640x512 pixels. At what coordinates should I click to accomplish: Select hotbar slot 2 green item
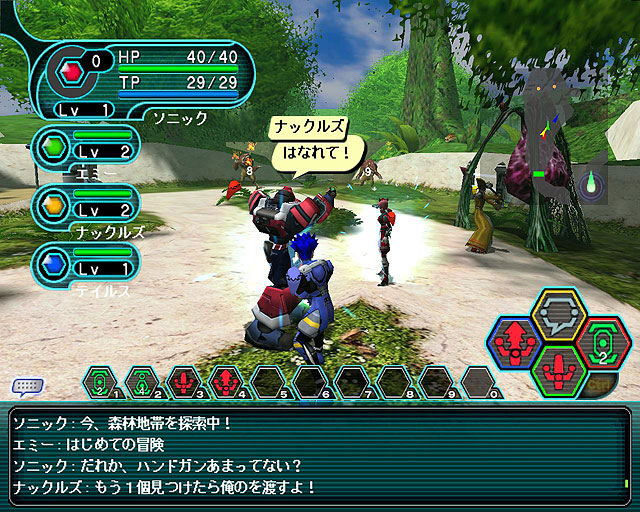[140, 381]
